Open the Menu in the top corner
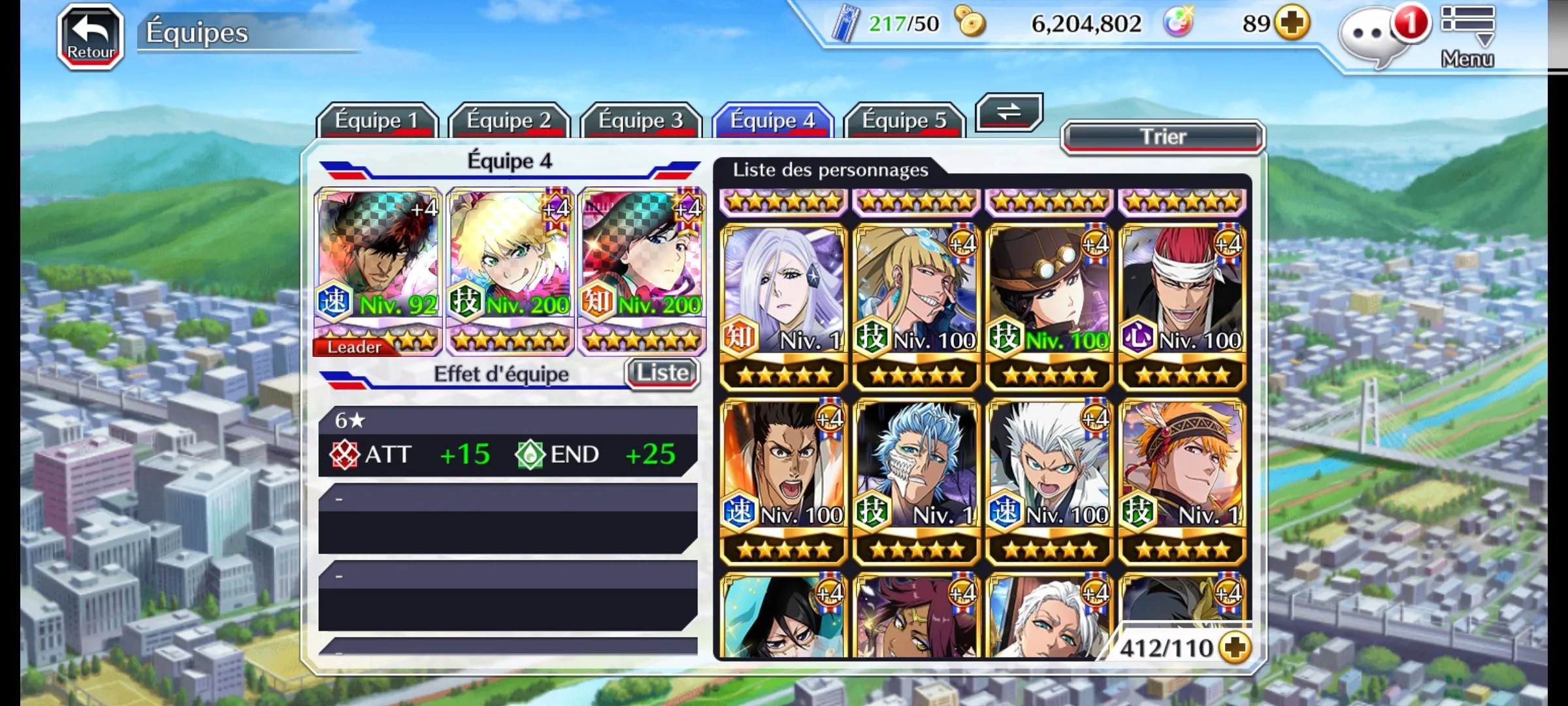 (1467, 37)
